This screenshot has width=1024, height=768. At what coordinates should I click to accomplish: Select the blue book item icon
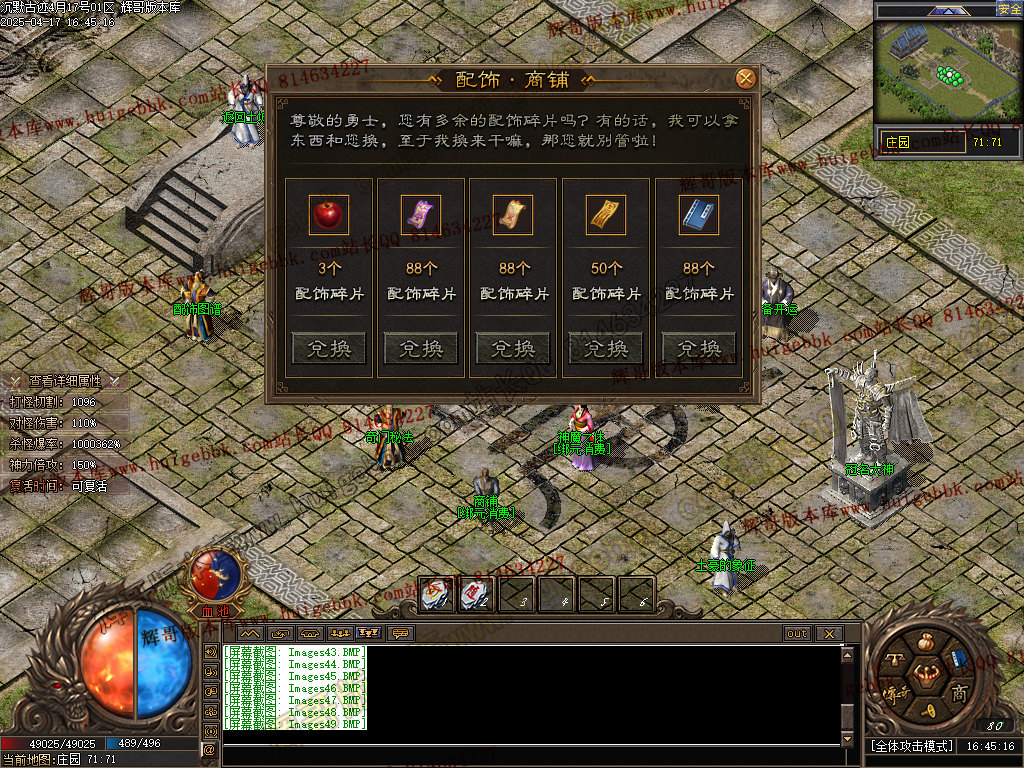coord(699,215)
